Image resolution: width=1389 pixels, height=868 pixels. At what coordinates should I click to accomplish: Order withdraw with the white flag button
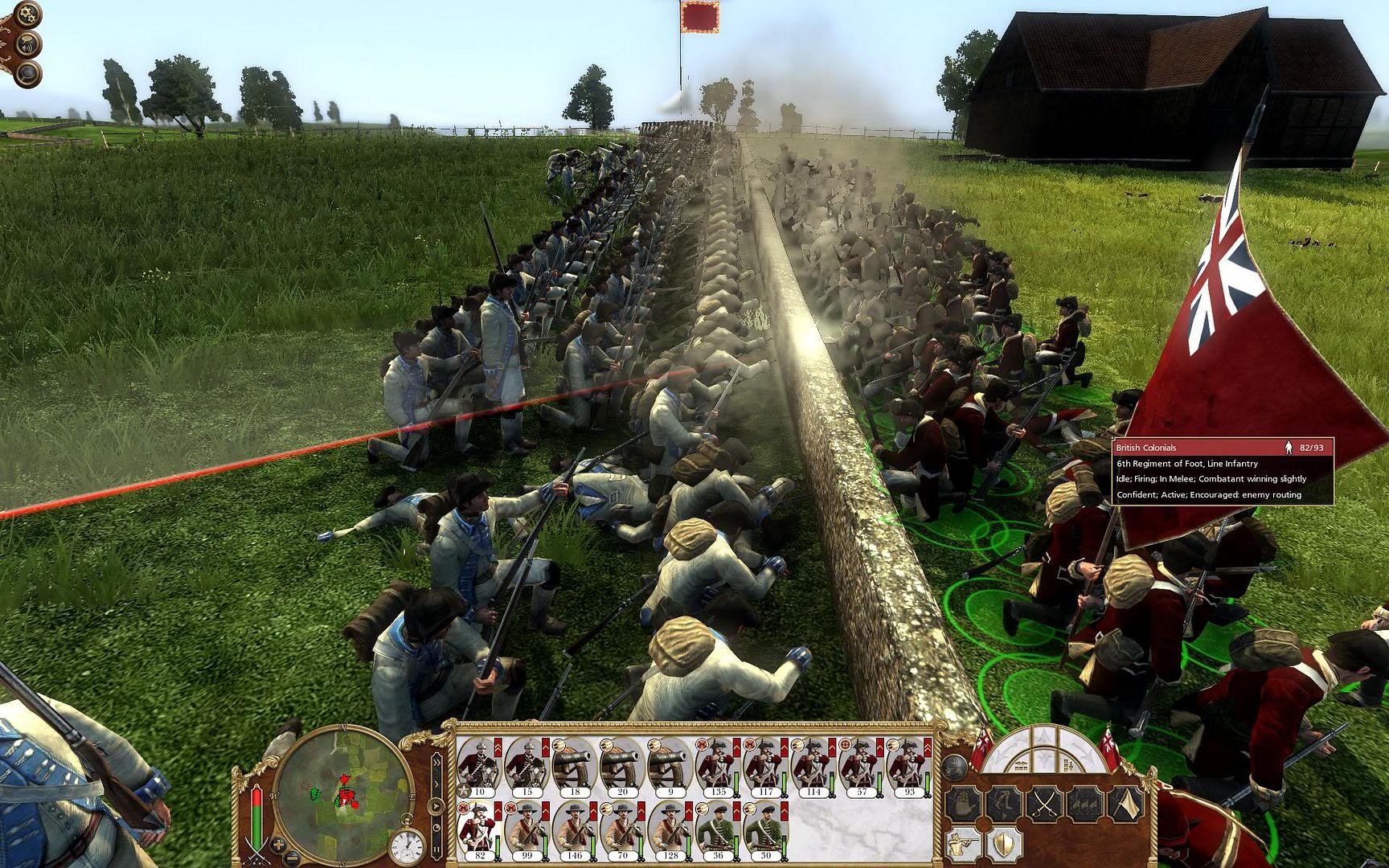click(1127, 802)
